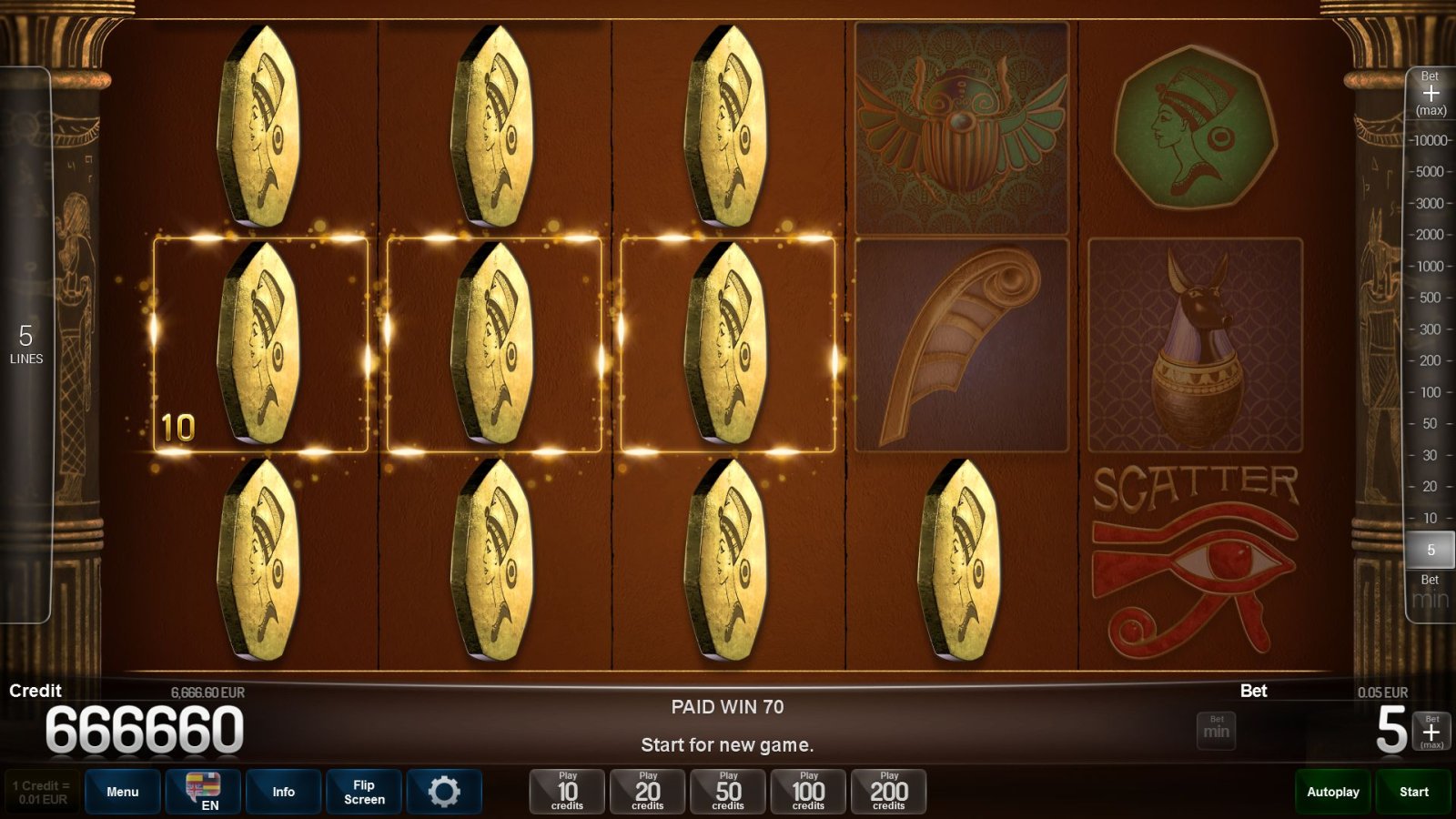Select Play 50 credits
Viewport: 1456px width, 819px height.
726,791
